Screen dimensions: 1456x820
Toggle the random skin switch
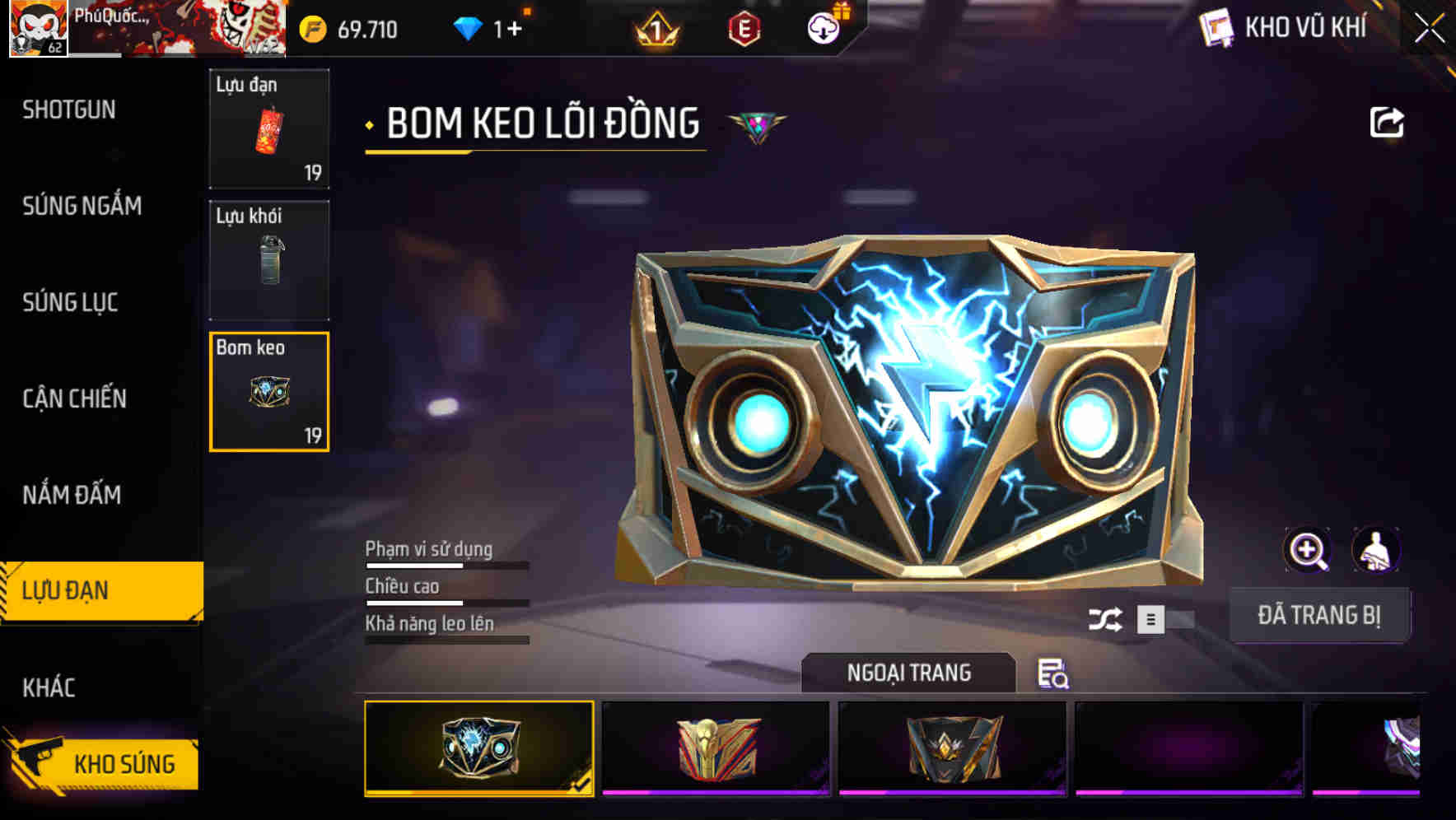pos(1164,617)
